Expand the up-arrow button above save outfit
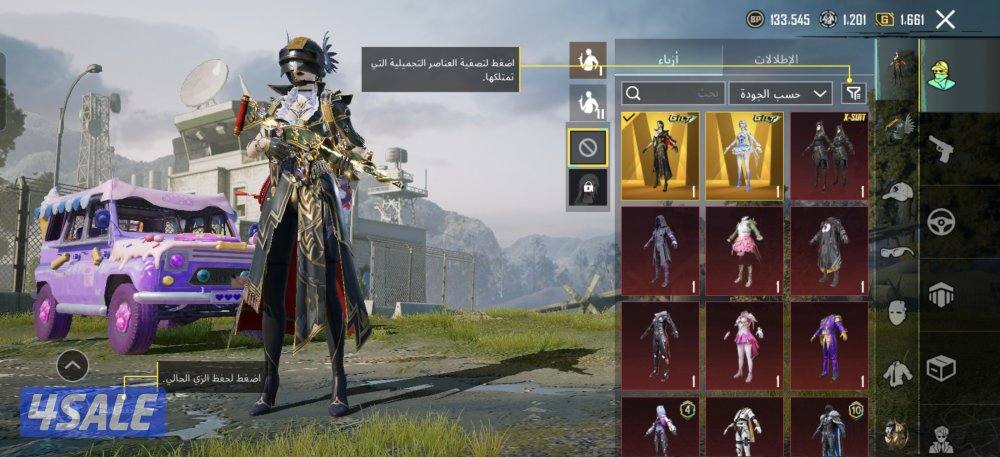Image resolution: width=1000 pixels, height=457 pixels. [72, 366]
